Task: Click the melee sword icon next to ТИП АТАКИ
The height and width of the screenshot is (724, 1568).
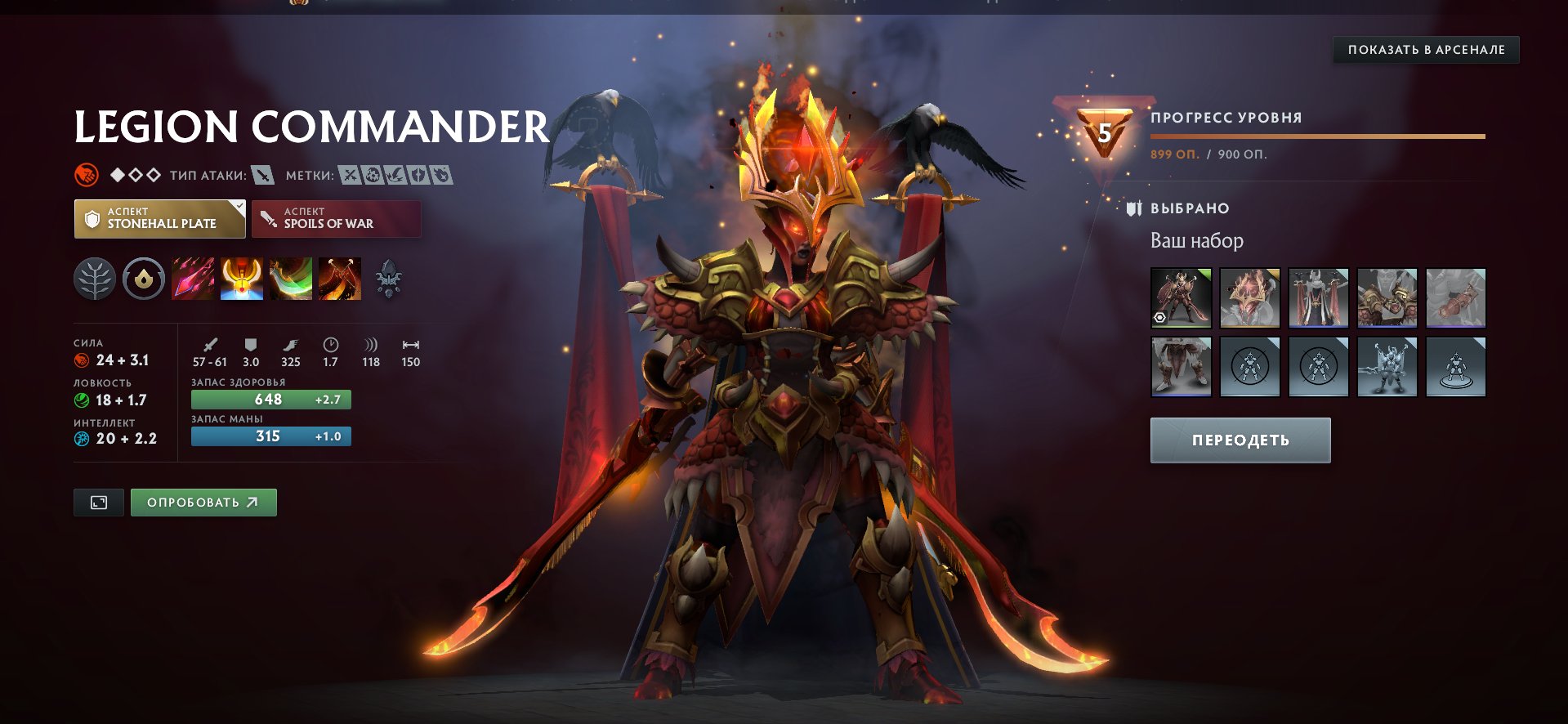Action: click(x=265, y=174)
